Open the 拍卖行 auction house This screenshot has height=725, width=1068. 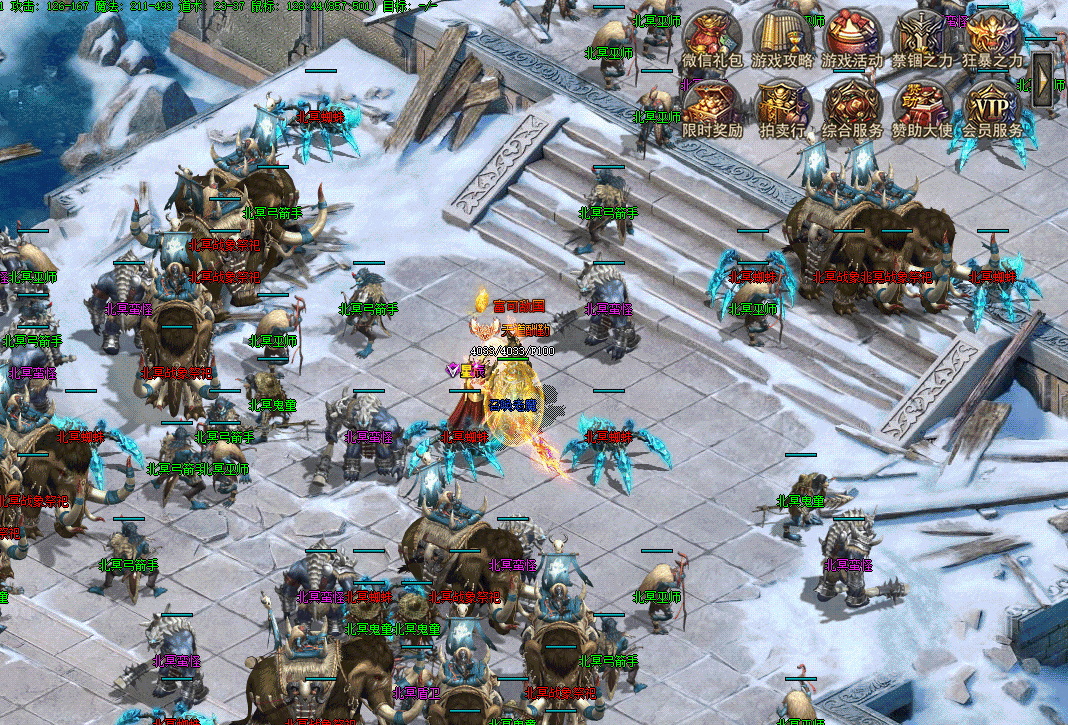[782, 107]
